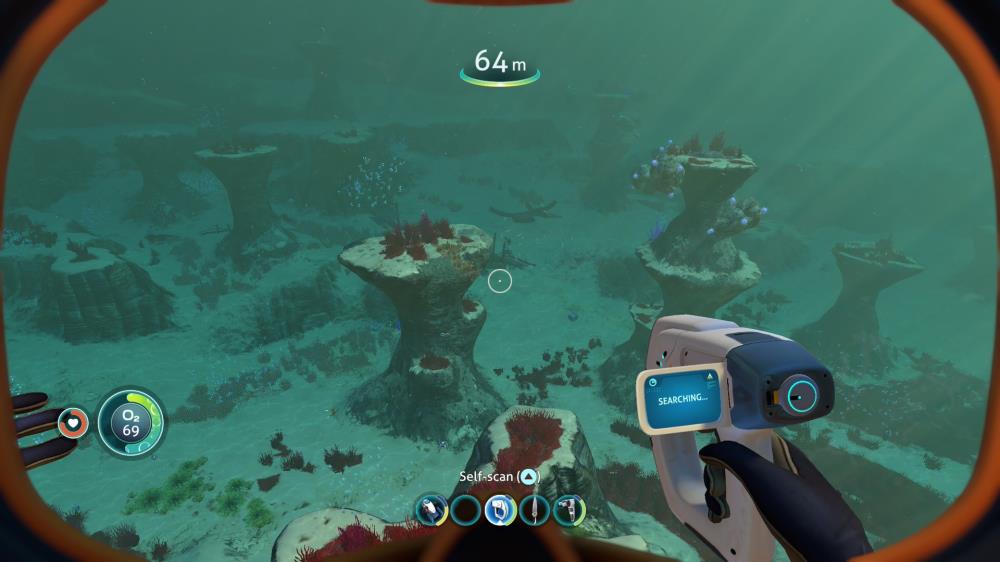
Task: Click the empty quickbar slot
Action: [x=465, y=510]
